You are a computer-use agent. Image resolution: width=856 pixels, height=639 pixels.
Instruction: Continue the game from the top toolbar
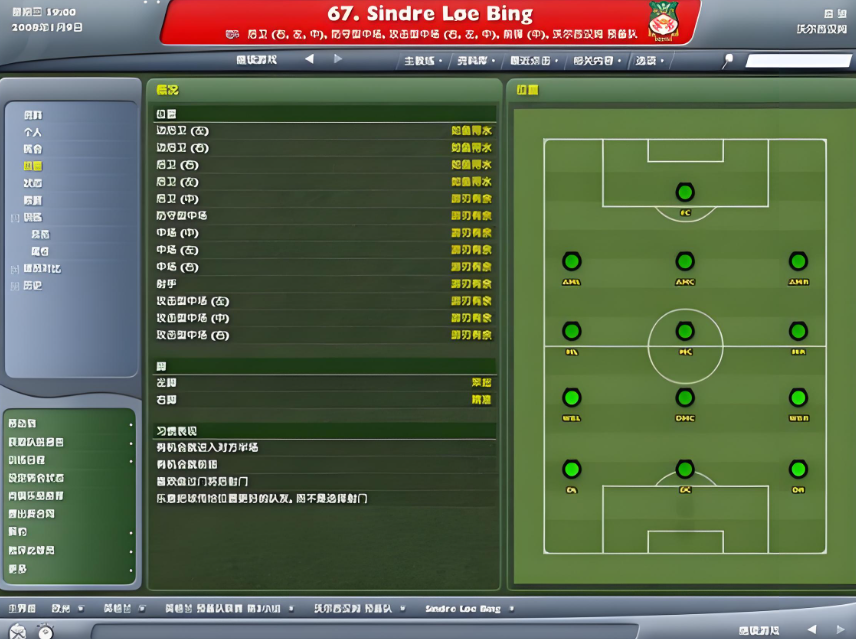click(x=256, y=60)
